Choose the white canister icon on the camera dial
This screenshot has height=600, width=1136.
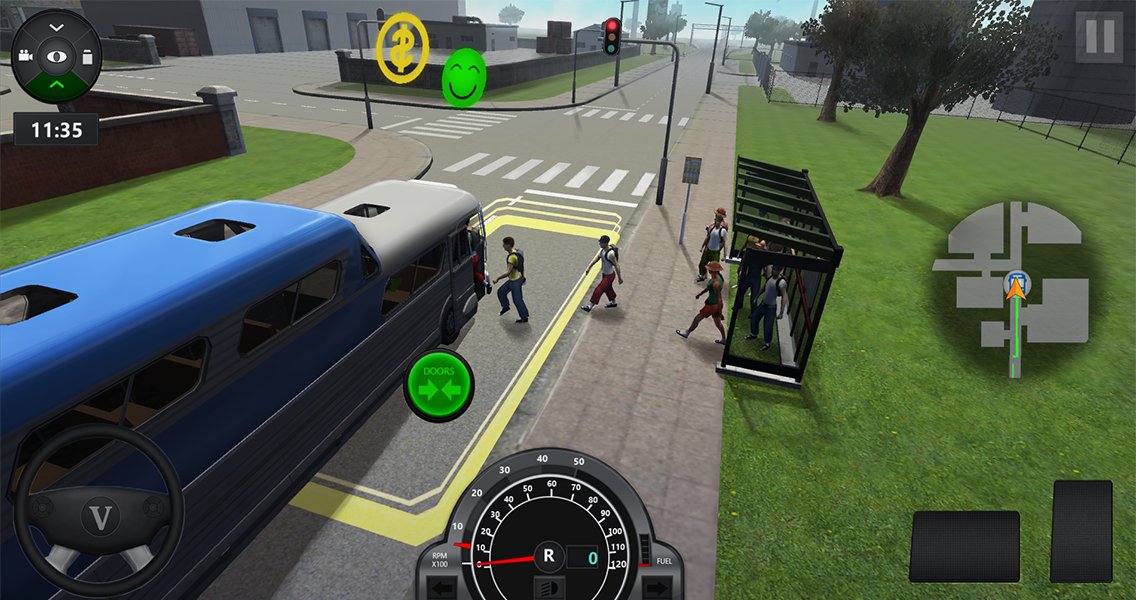click(x=88, y=56)
